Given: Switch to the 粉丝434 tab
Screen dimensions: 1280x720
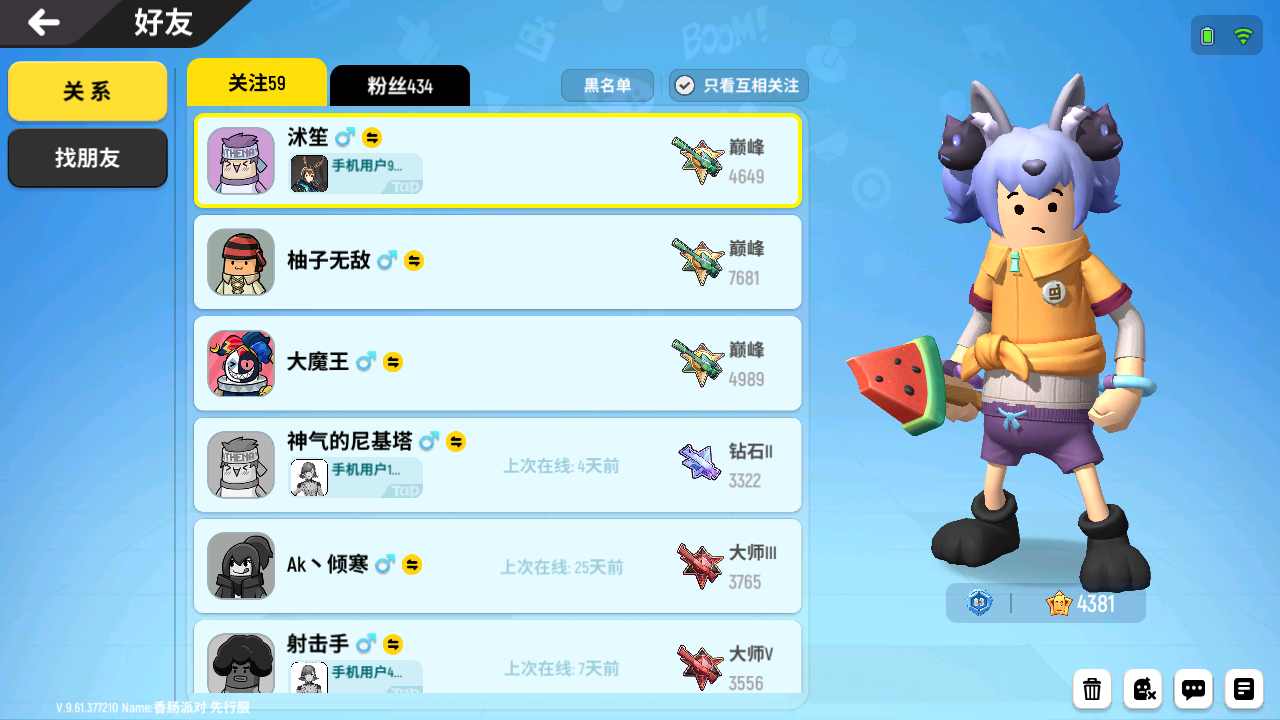Looking at the screenshot, I should point(399,85).
